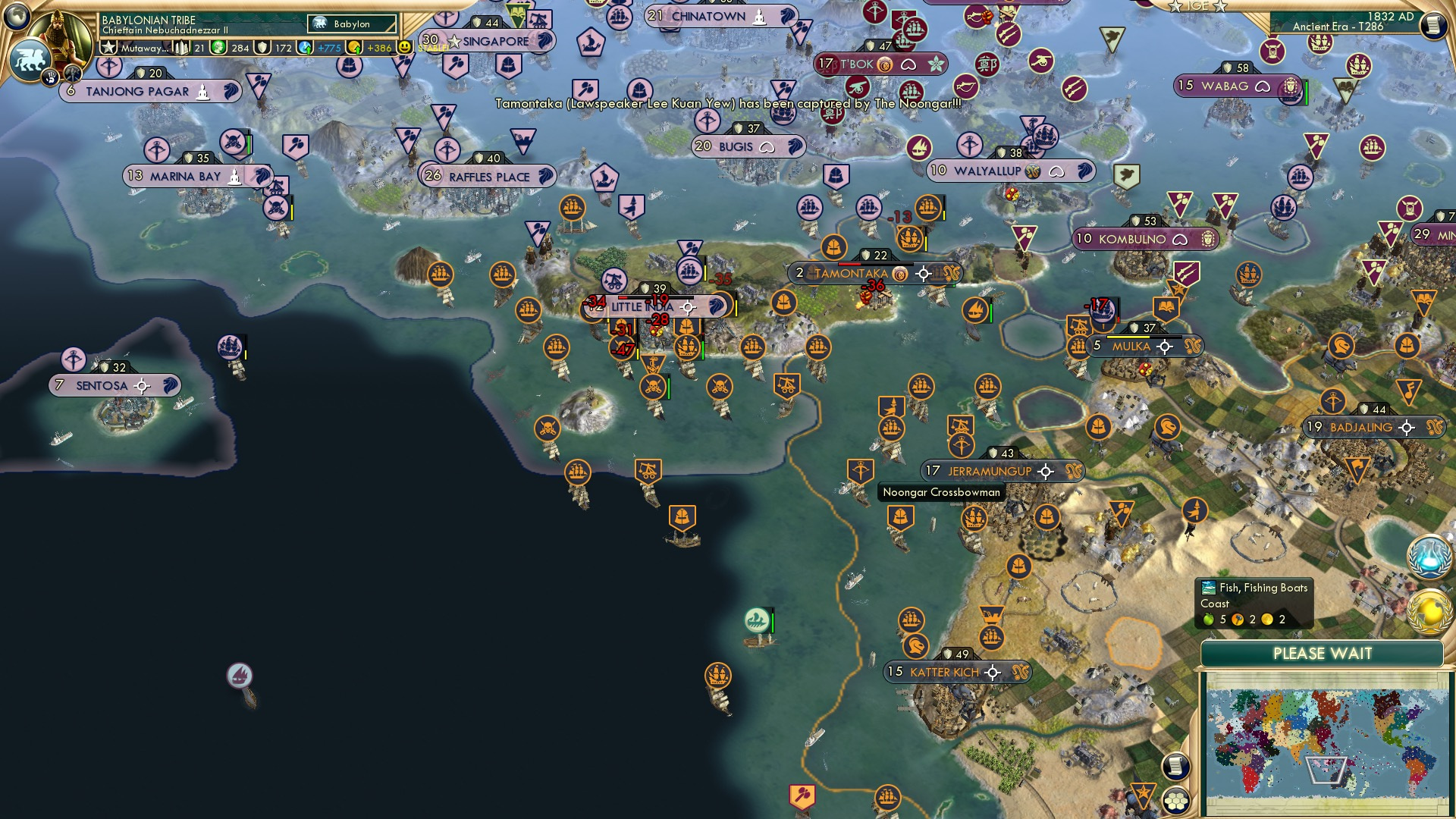The height and width of the screenshot is (819, 1456).
Task: Open the technology tree via the blue flask icon
Action: click(x=1429, y=556)
